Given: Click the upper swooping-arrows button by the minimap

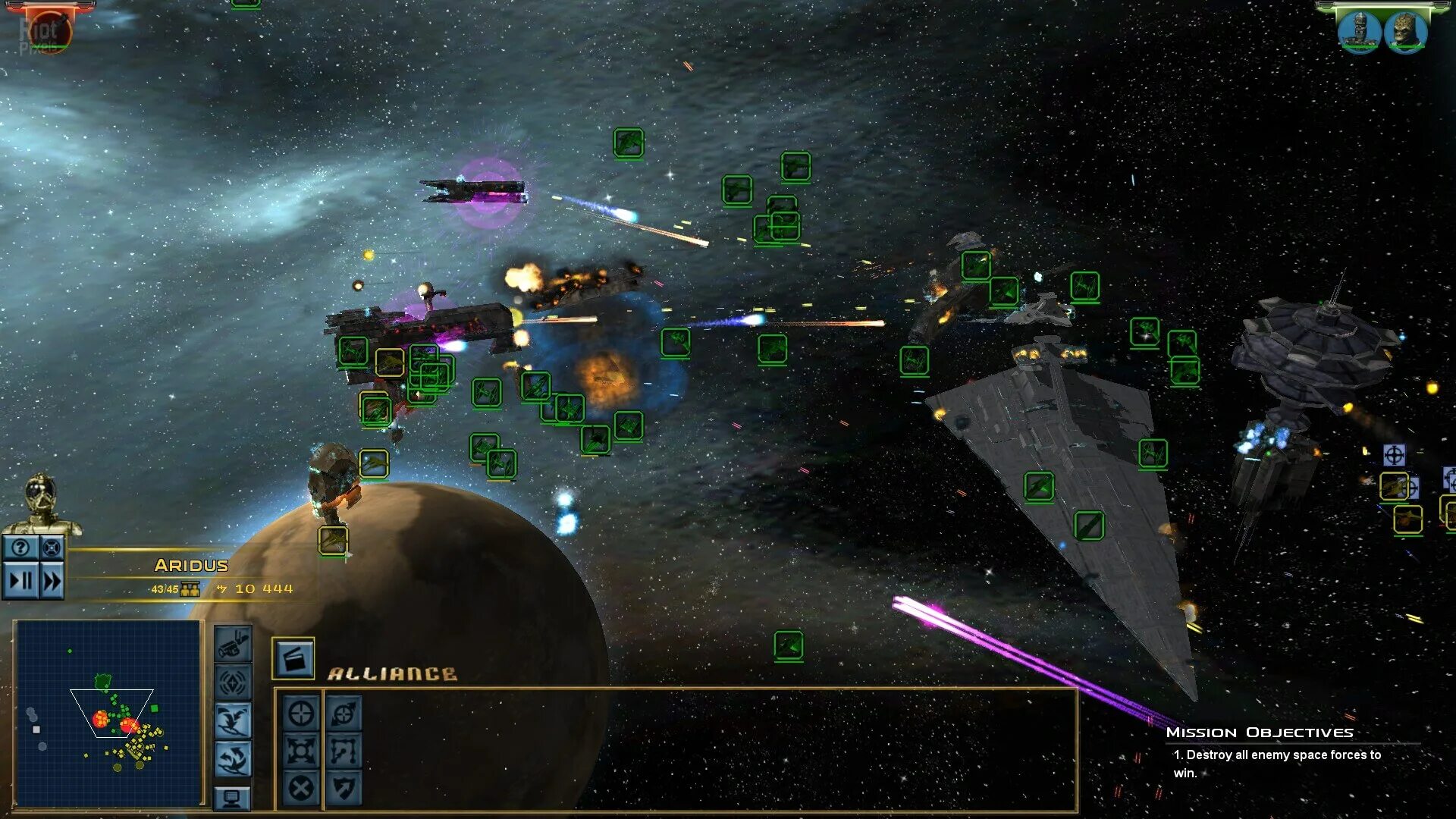Looking at the screenshot, I should (x=233, y=720).
